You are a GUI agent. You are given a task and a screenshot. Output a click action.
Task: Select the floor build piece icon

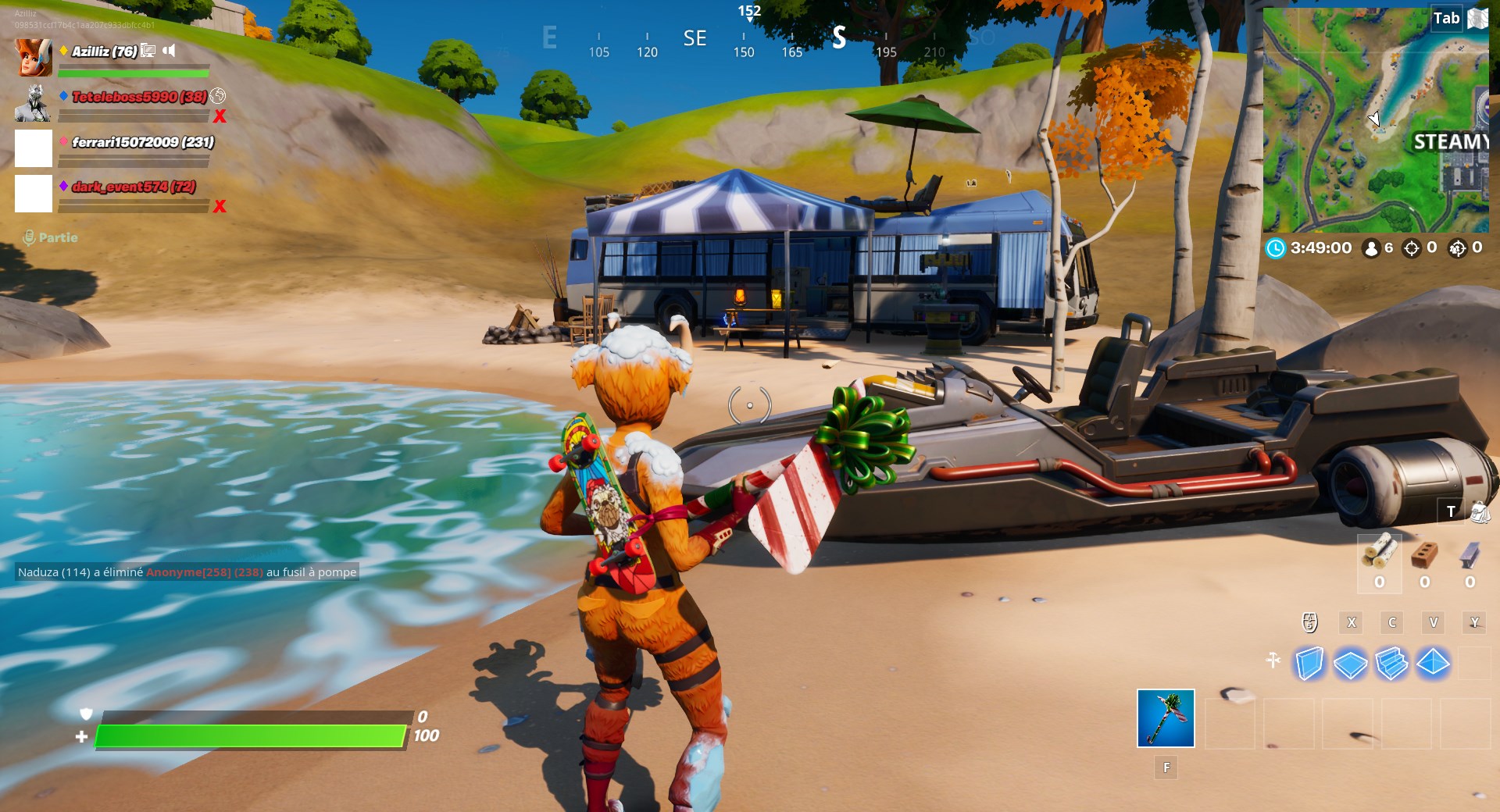(x=1350, y=662)
